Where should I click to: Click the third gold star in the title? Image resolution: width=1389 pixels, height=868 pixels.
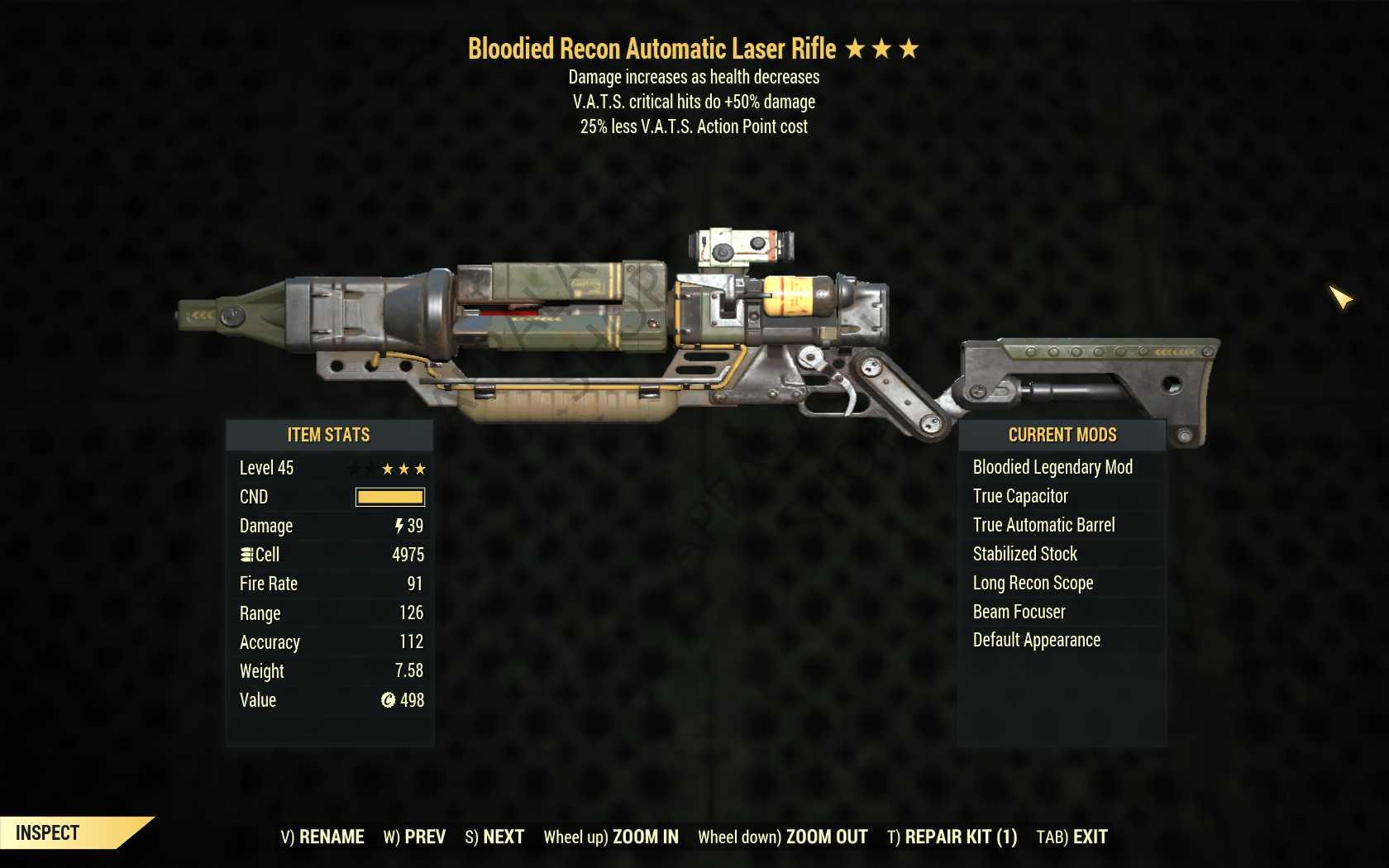click(x=909, y=48)
